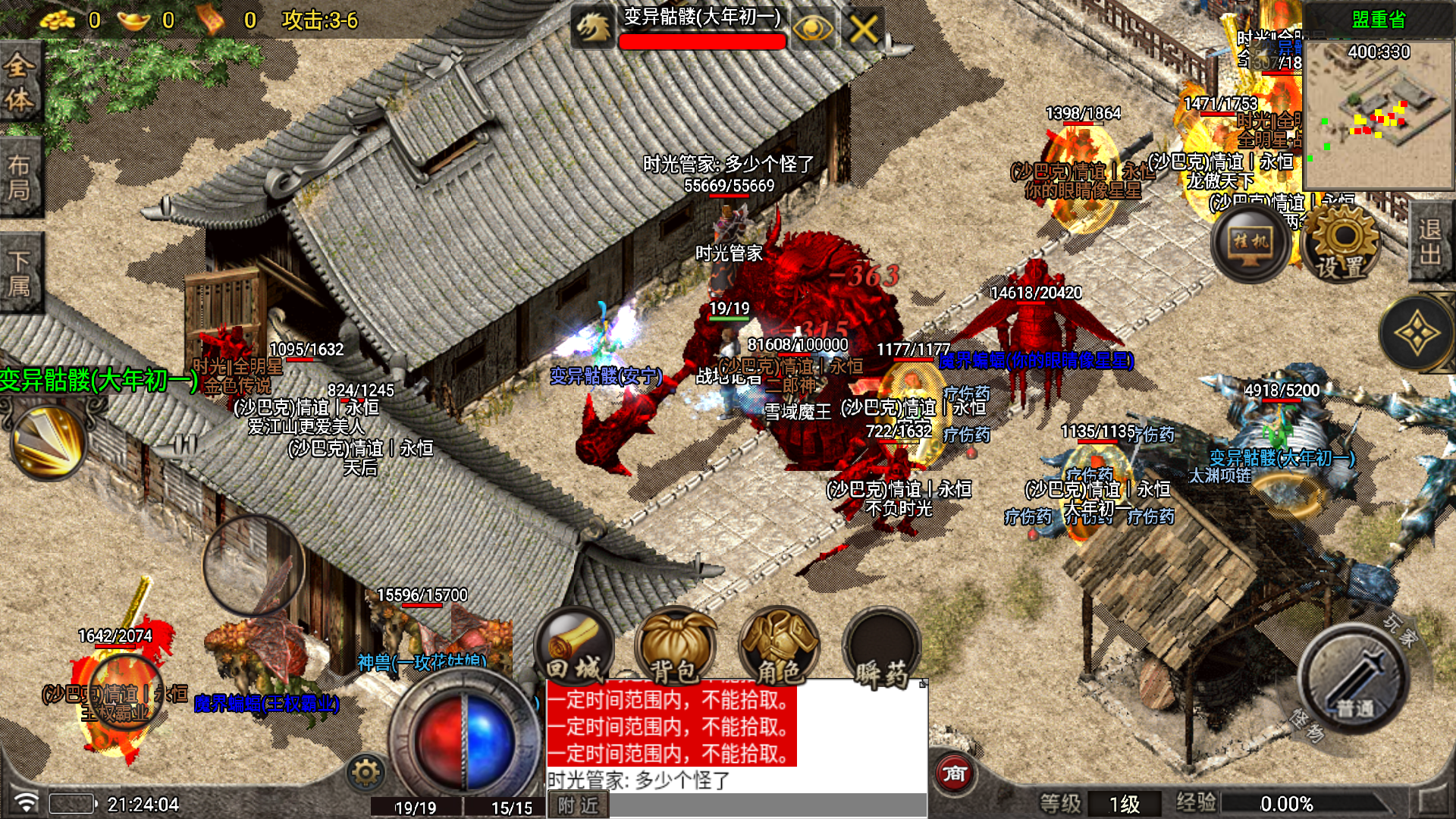Viewport: 1456px width, 819px height.
Task: Tap the four-point star compass button
Action: click(1416, 334)
